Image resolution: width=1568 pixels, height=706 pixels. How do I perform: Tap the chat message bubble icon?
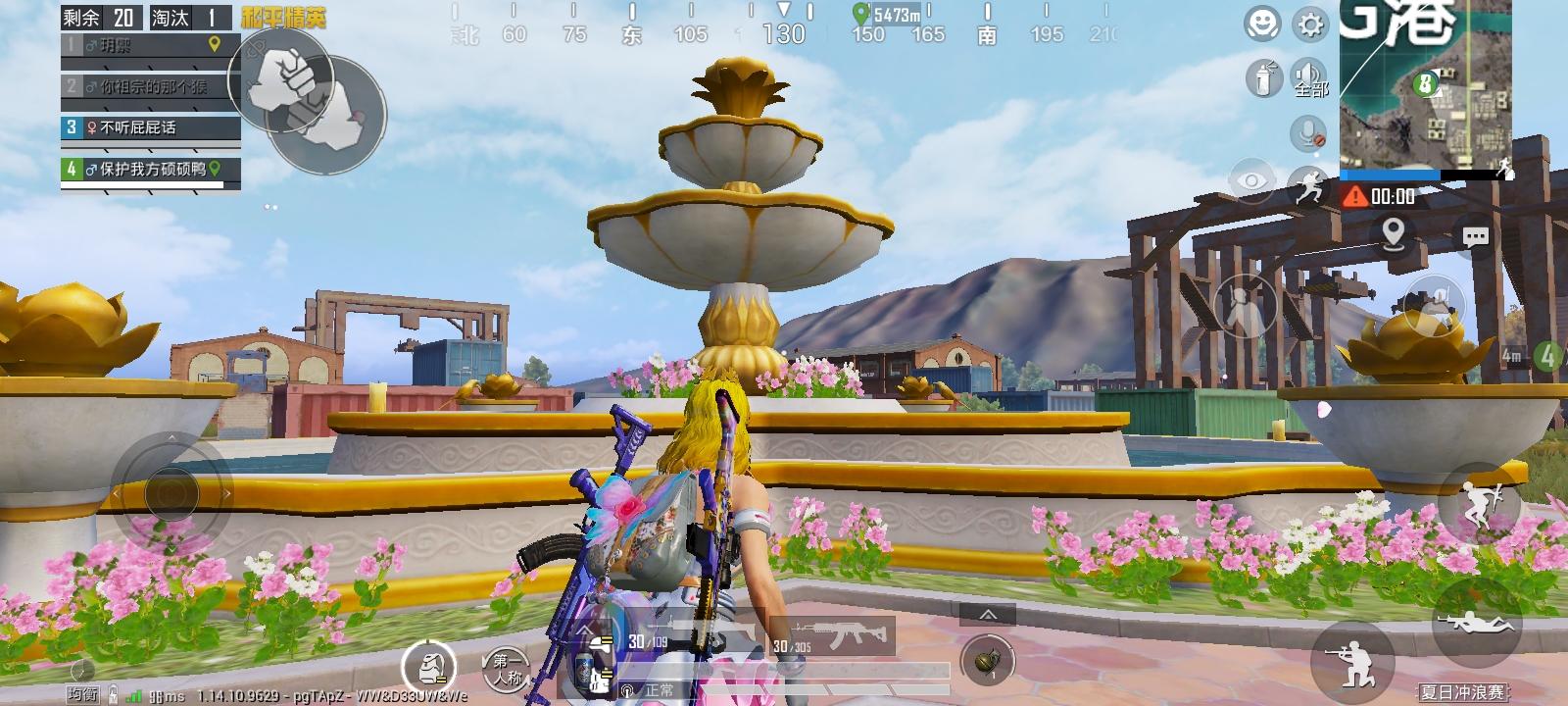click(x=1475, y=238)
